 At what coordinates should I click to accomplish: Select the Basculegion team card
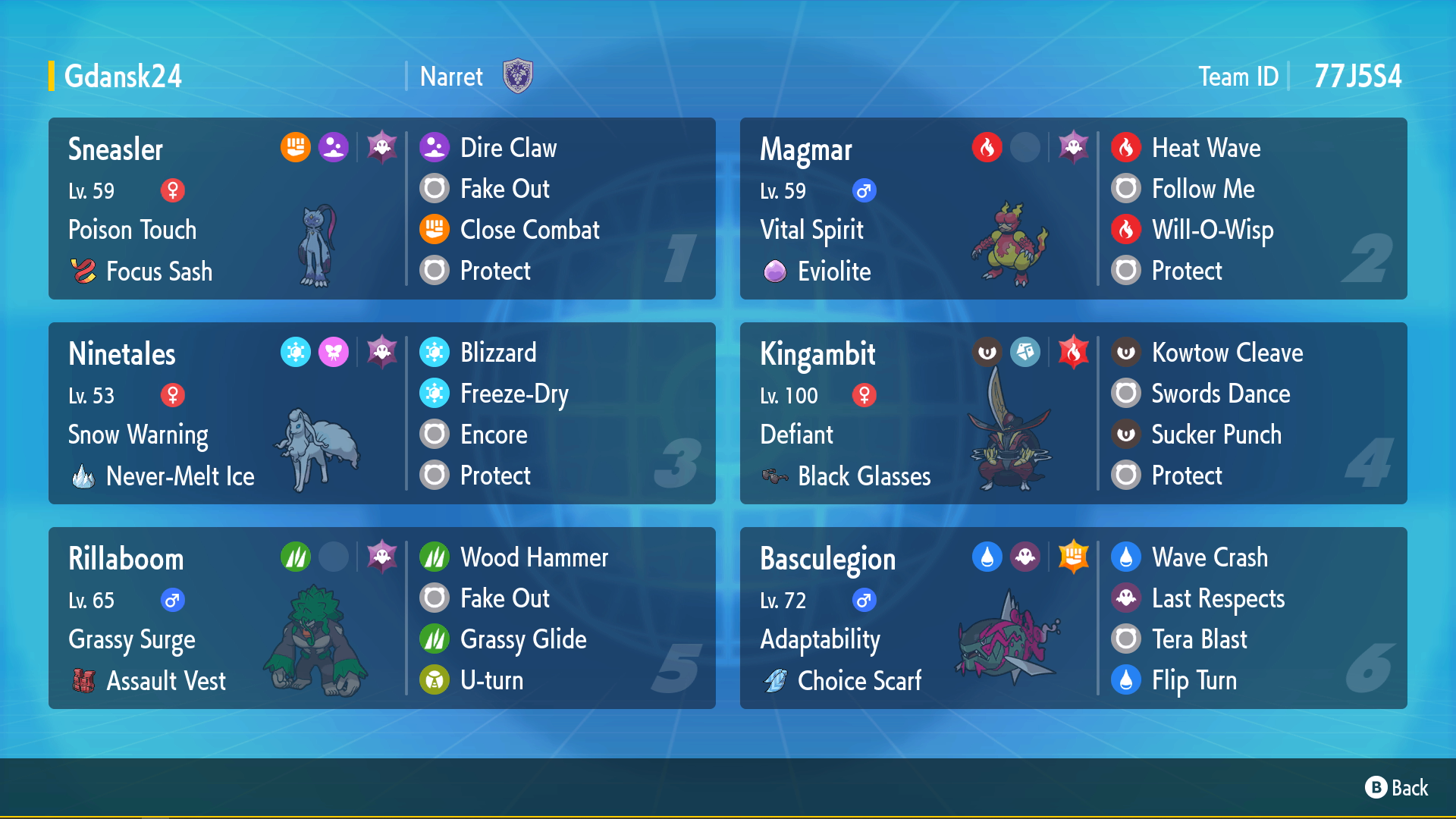tap(918, 618)
